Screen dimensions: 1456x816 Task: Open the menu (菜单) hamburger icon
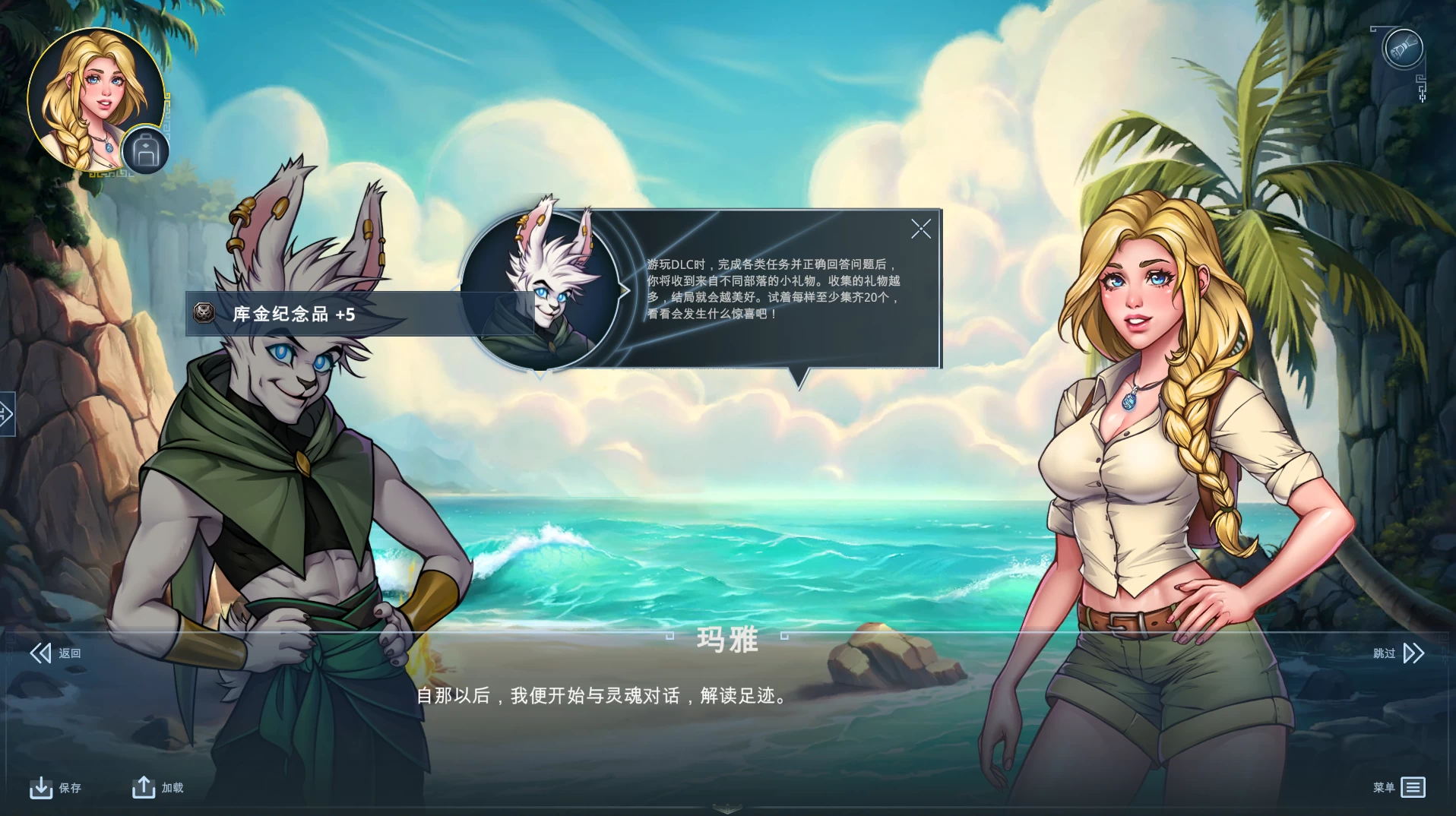[1413, 786]
